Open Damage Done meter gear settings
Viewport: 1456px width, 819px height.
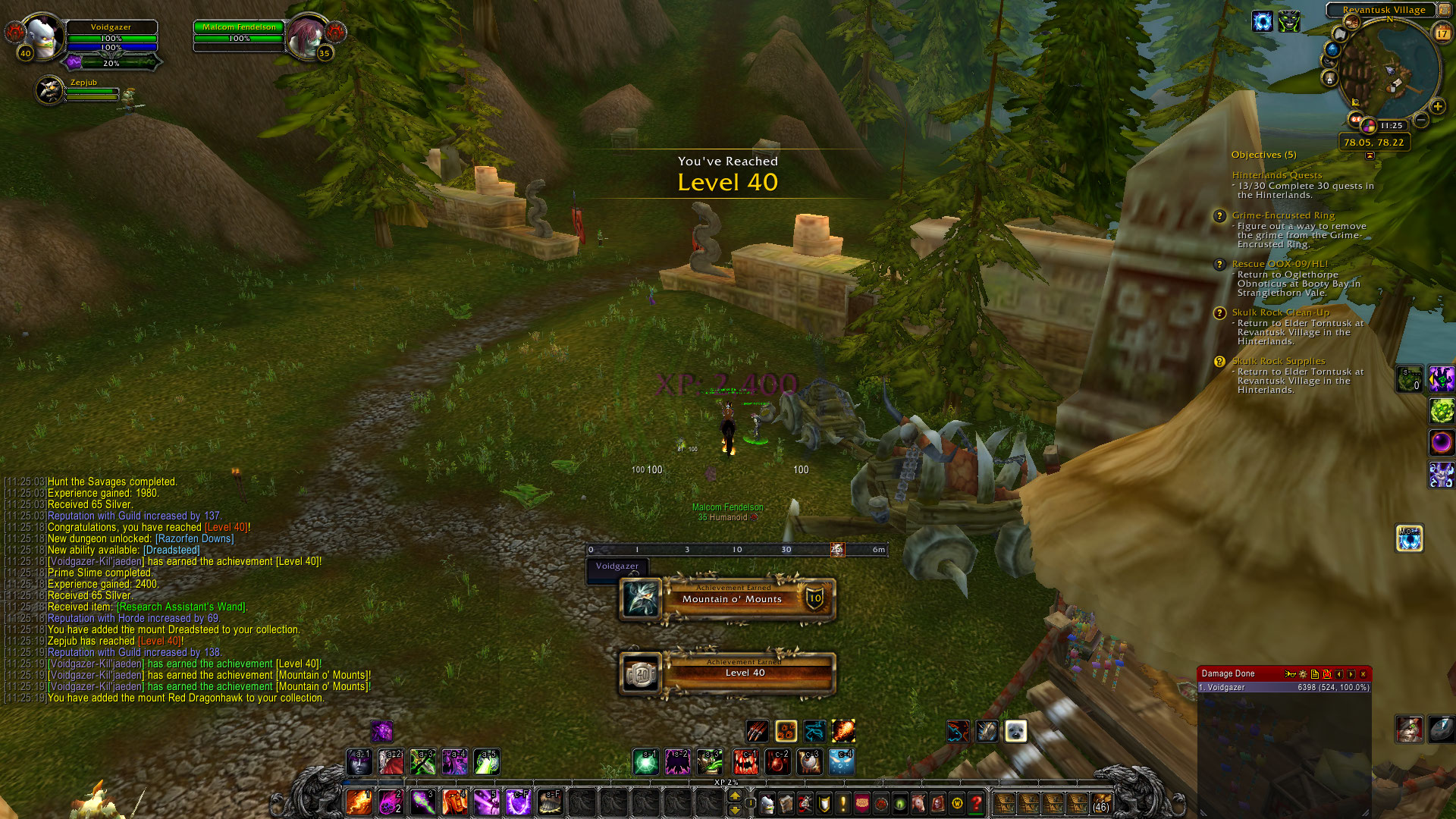[1303, 674]
